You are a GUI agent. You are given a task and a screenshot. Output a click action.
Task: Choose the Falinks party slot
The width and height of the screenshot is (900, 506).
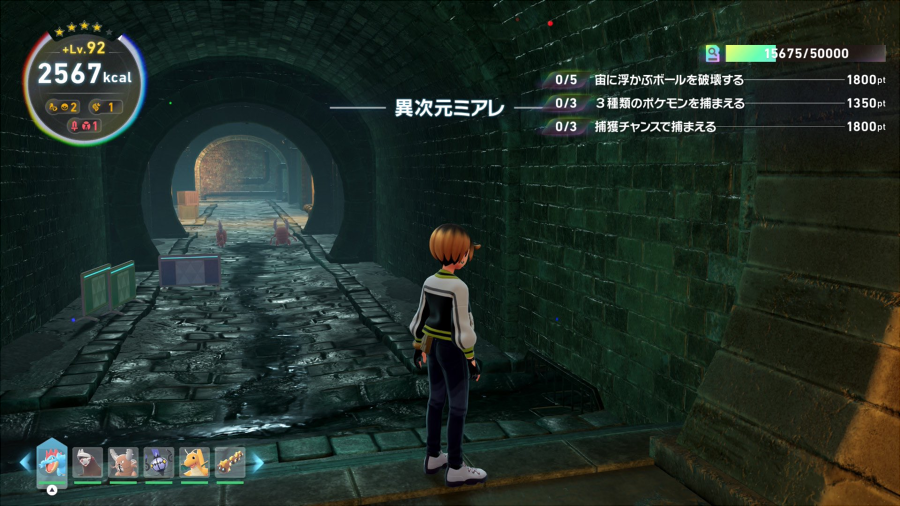pos(230,461)
